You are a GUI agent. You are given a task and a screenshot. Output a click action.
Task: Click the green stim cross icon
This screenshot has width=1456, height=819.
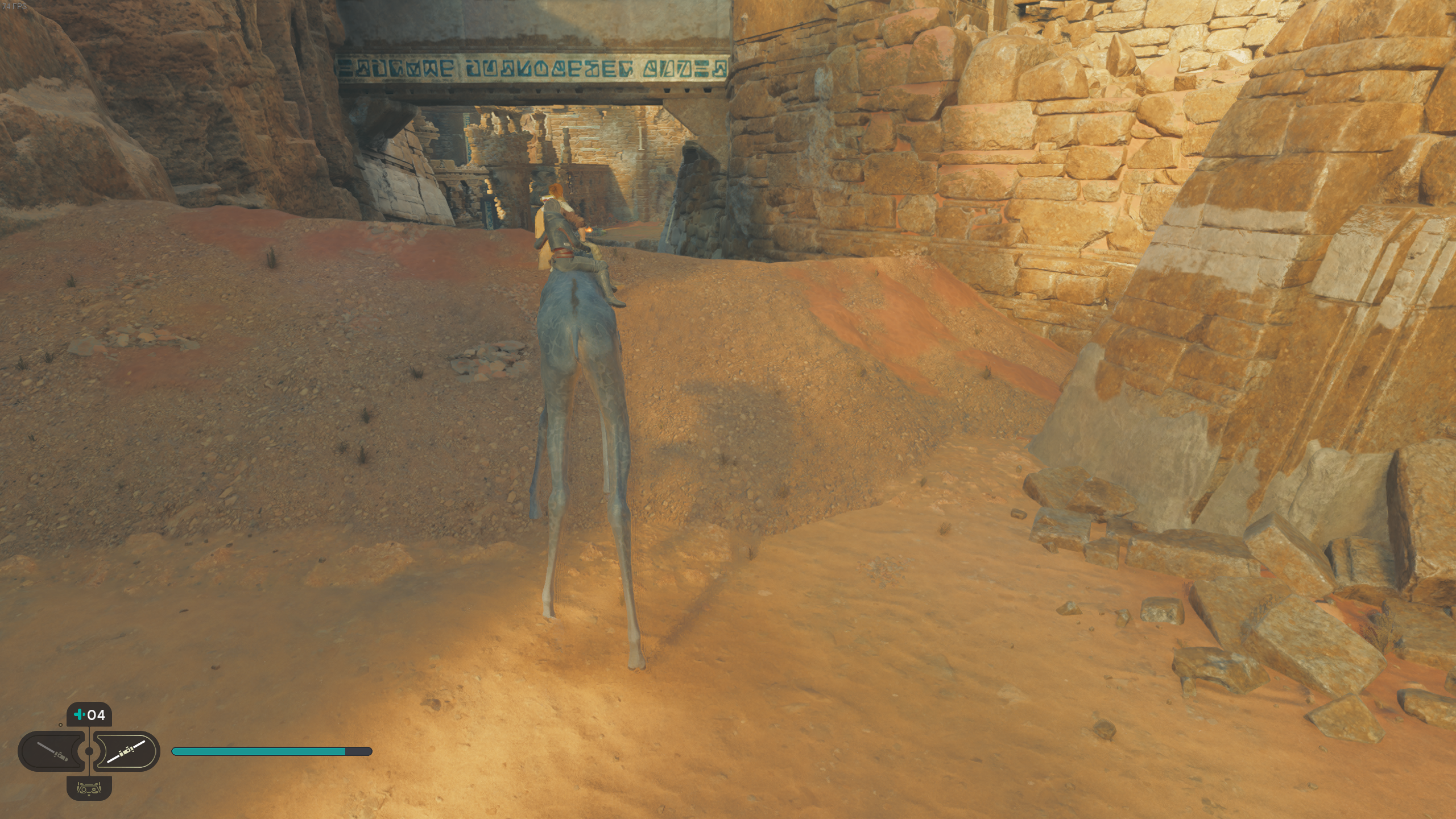click(80, 714)
